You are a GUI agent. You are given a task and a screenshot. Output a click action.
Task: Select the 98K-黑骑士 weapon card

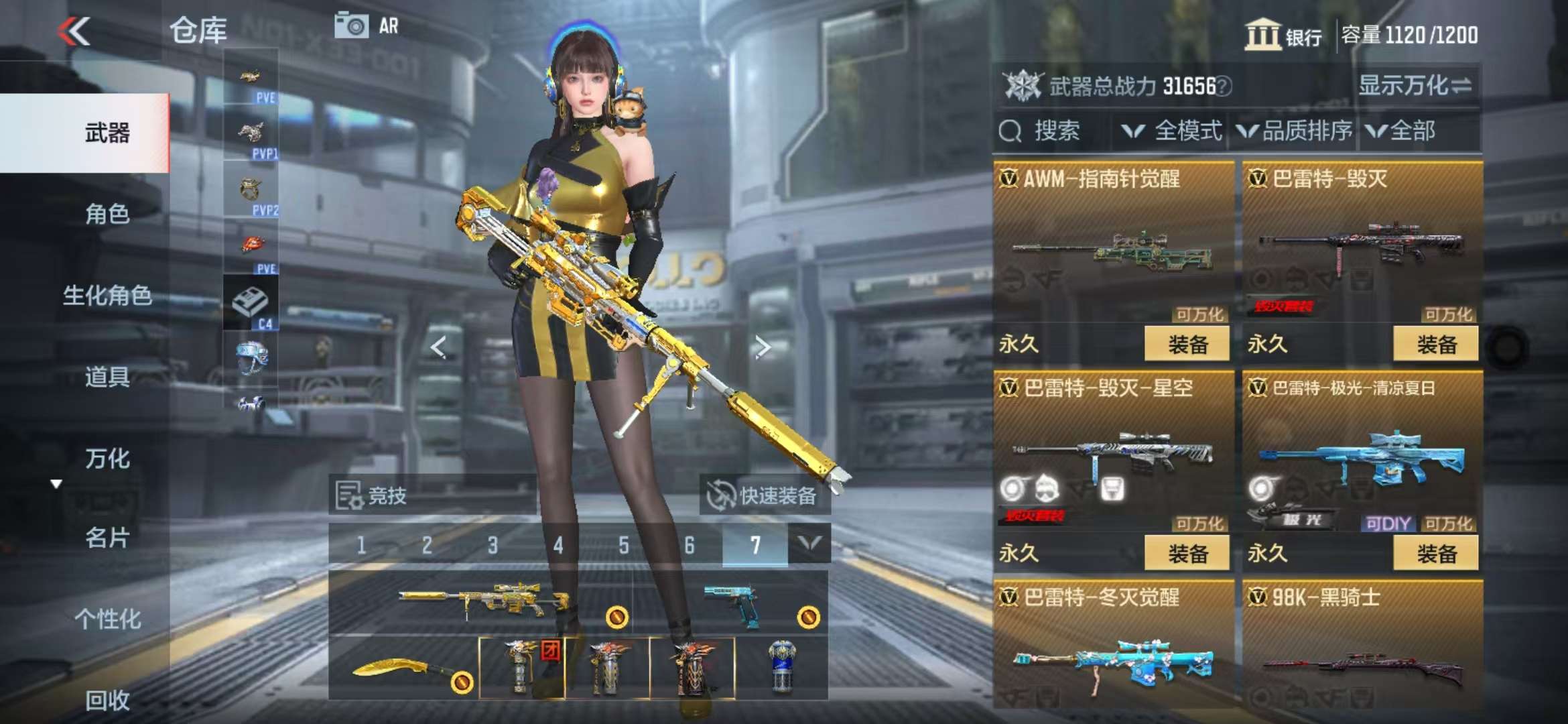point(1362,644)
